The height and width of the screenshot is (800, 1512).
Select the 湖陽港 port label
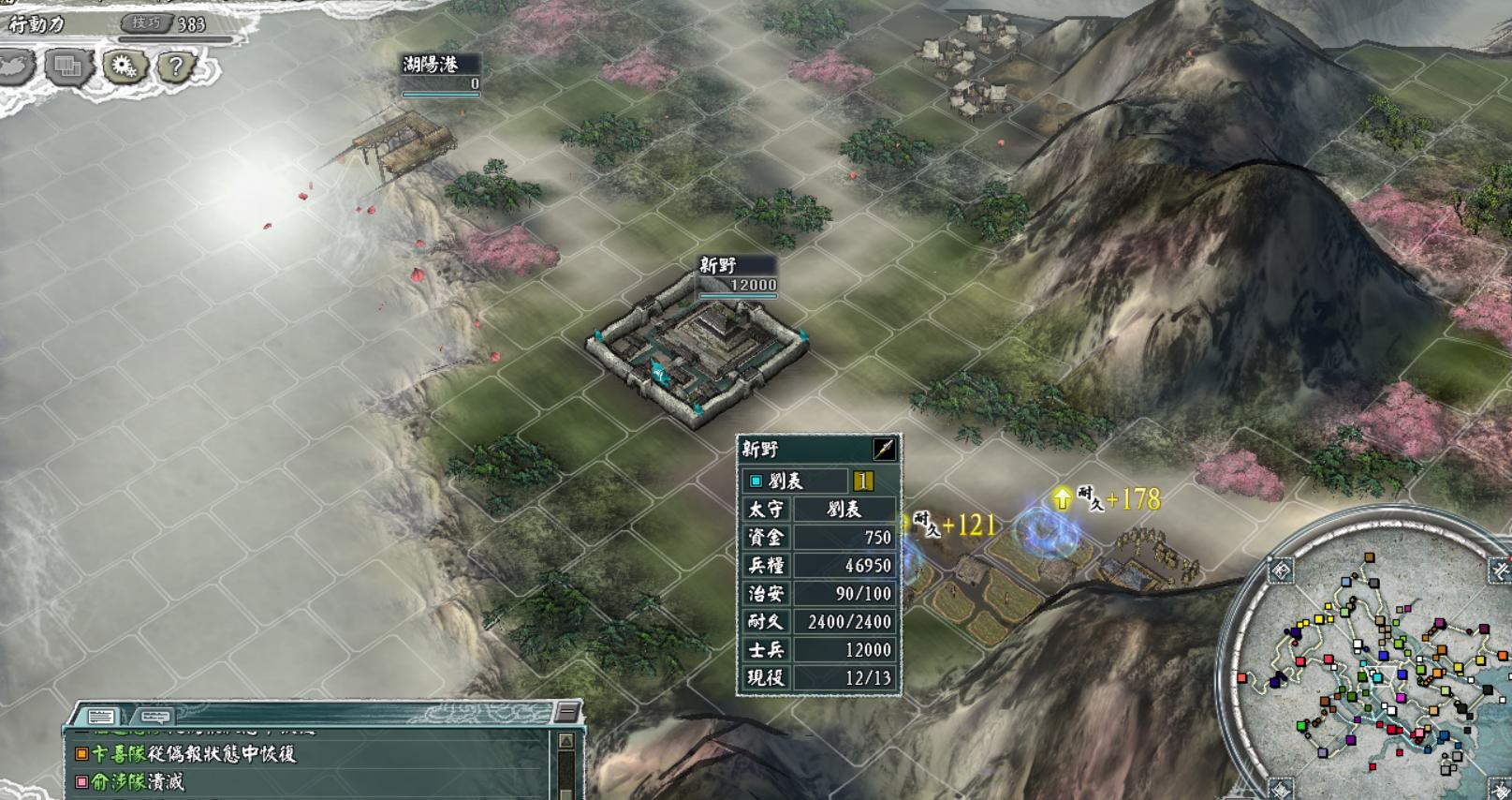coord(431,65)
